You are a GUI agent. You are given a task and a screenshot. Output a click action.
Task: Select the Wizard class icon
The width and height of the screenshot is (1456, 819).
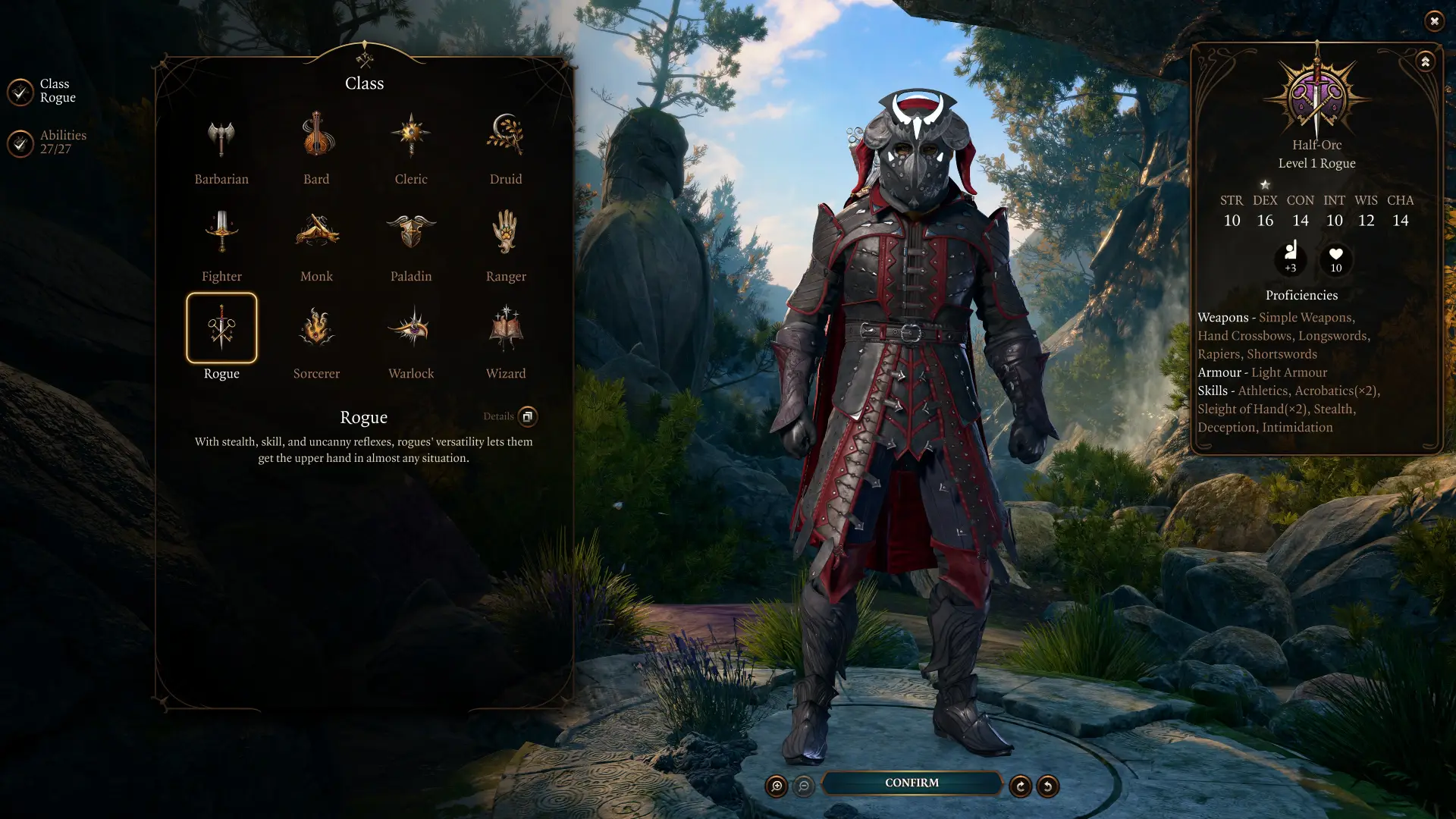[x=505, y=328]
